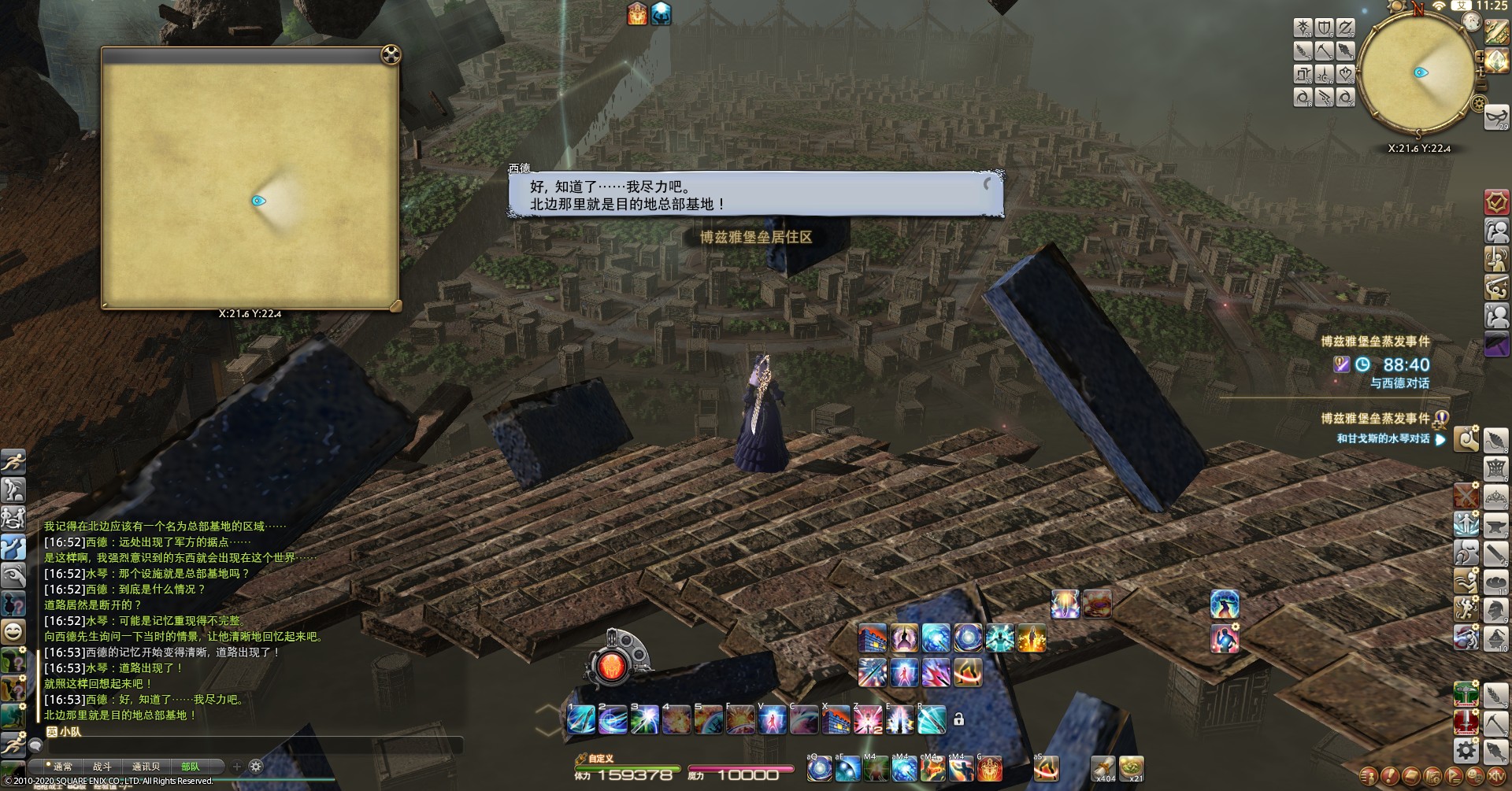Select the masquerade mask job icon

(1496, 116)
